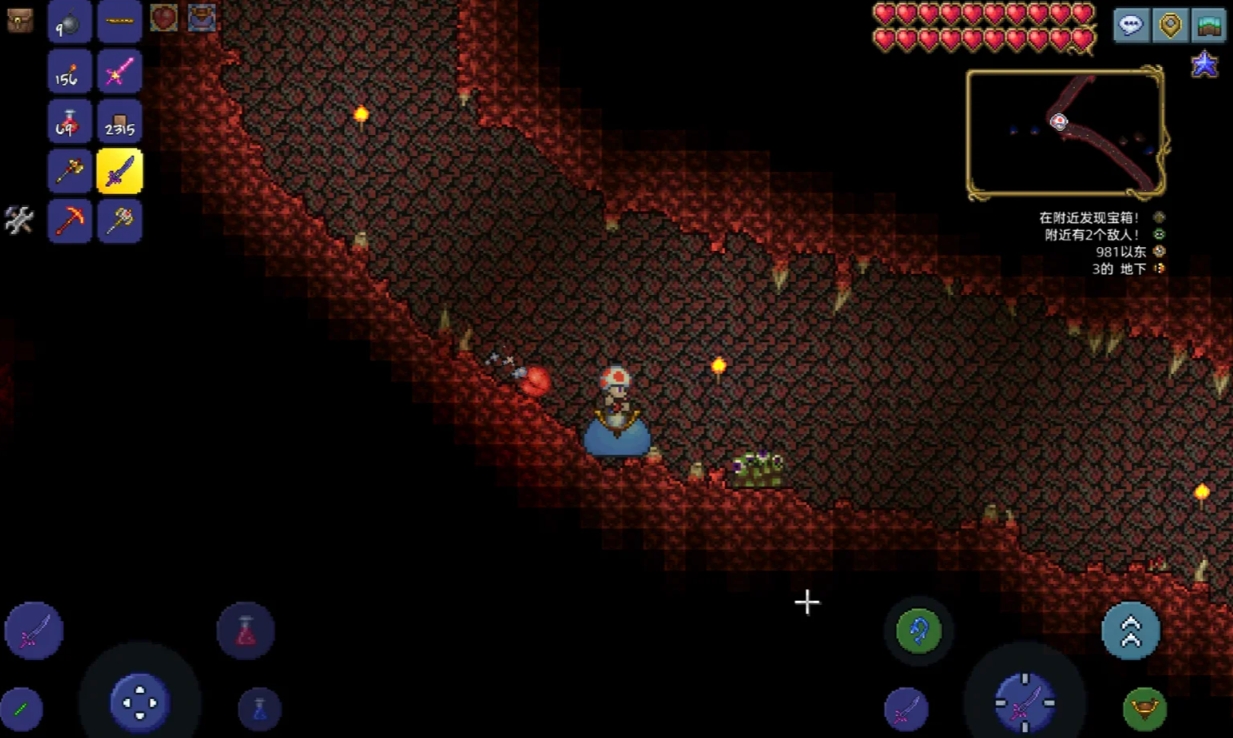Image resolution: width=1233 pixels, height=738 pixels.
Task: Select the torch stack slot
Action: coord(70,72)
